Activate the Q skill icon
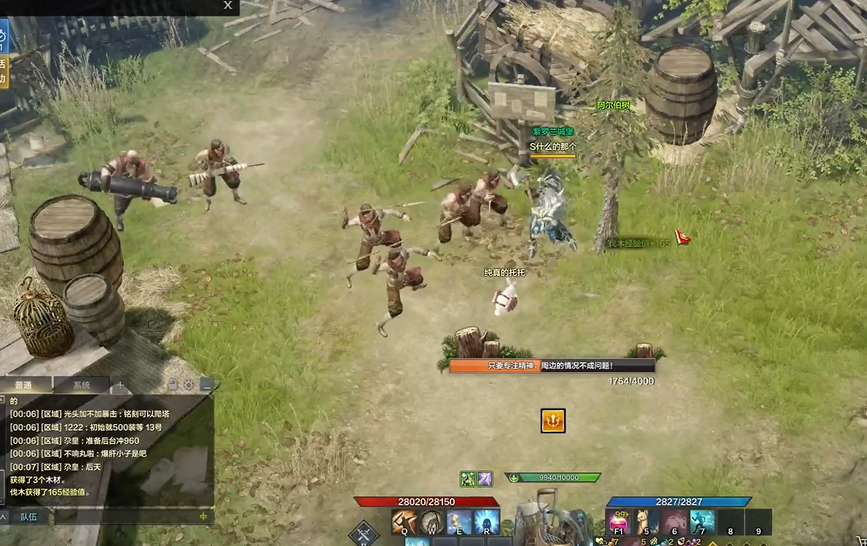This screenshot has width=867, height=546. (405, 522)
